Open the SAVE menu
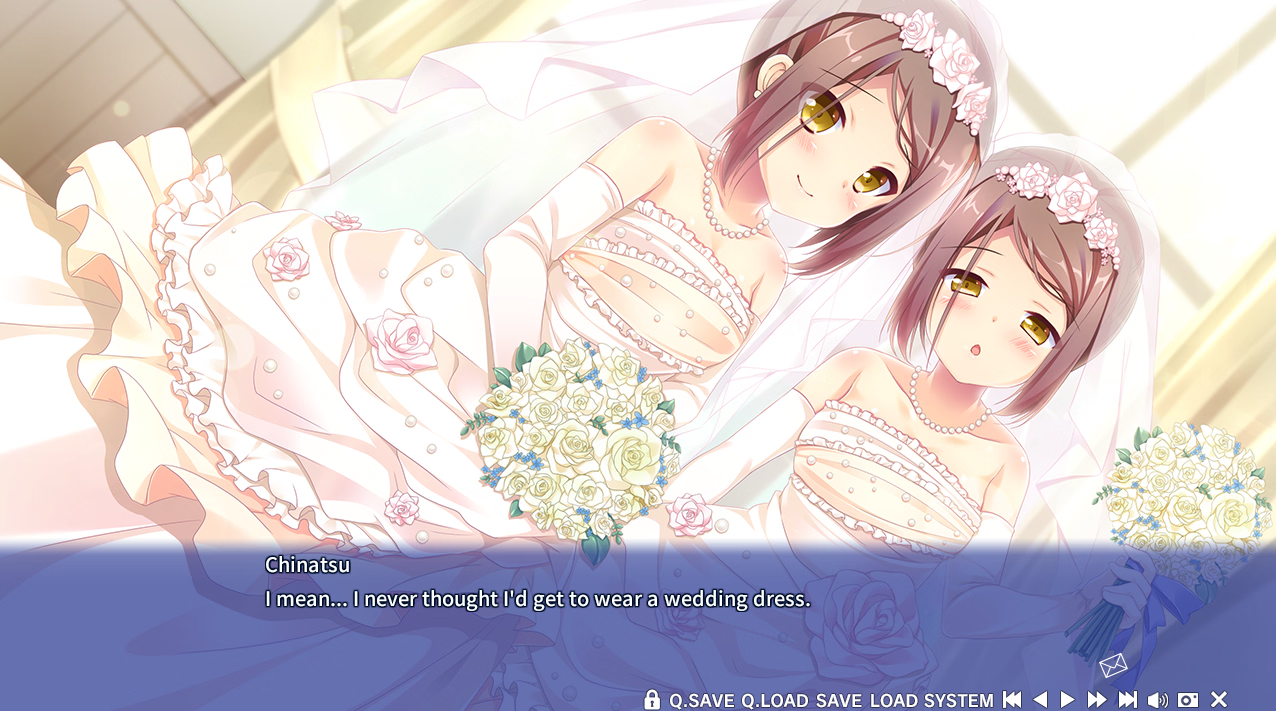This screenshot has height=711, width=1276. pos(838,700)
